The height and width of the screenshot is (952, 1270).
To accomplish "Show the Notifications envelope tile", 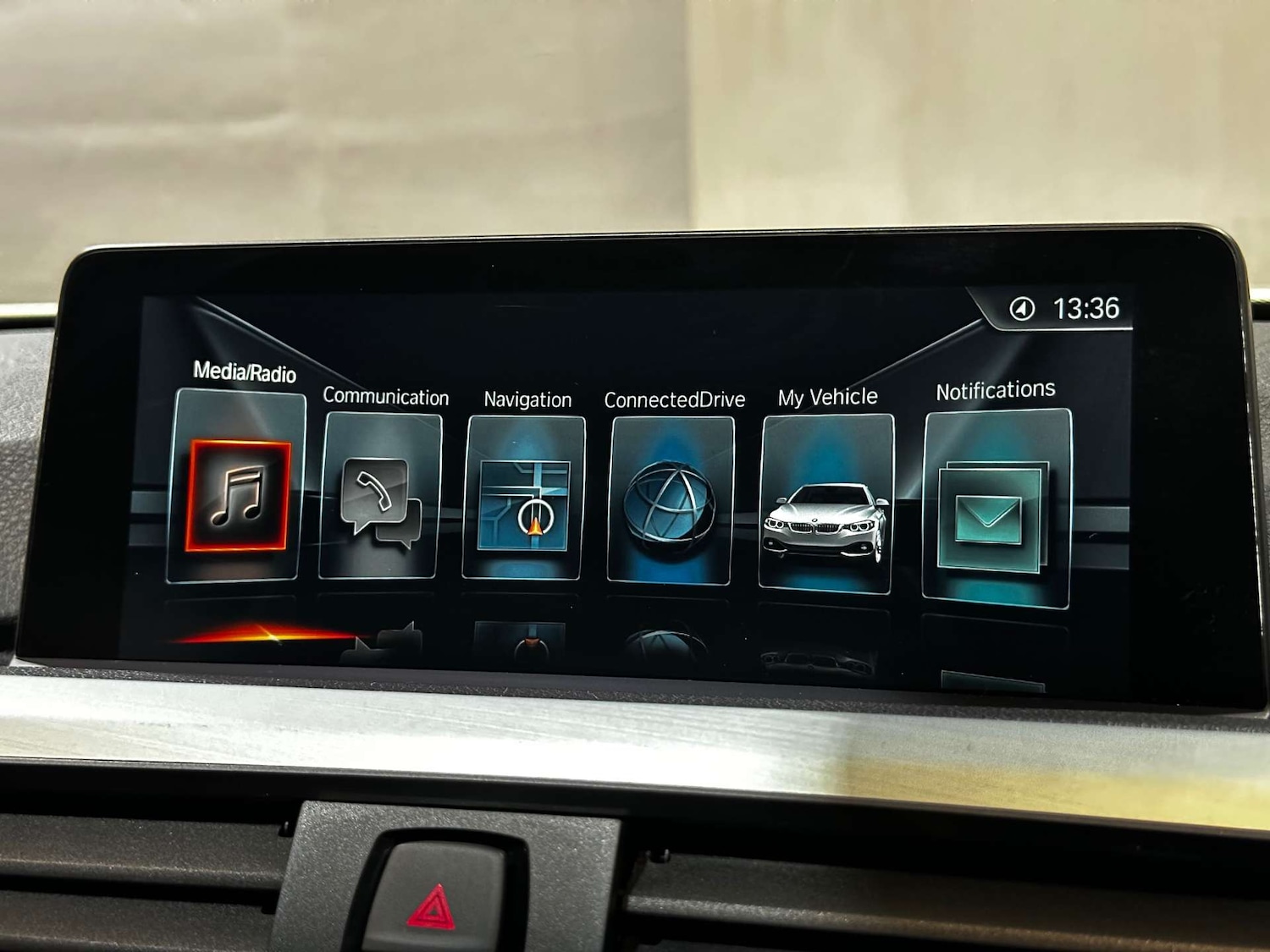I will 996,512.
